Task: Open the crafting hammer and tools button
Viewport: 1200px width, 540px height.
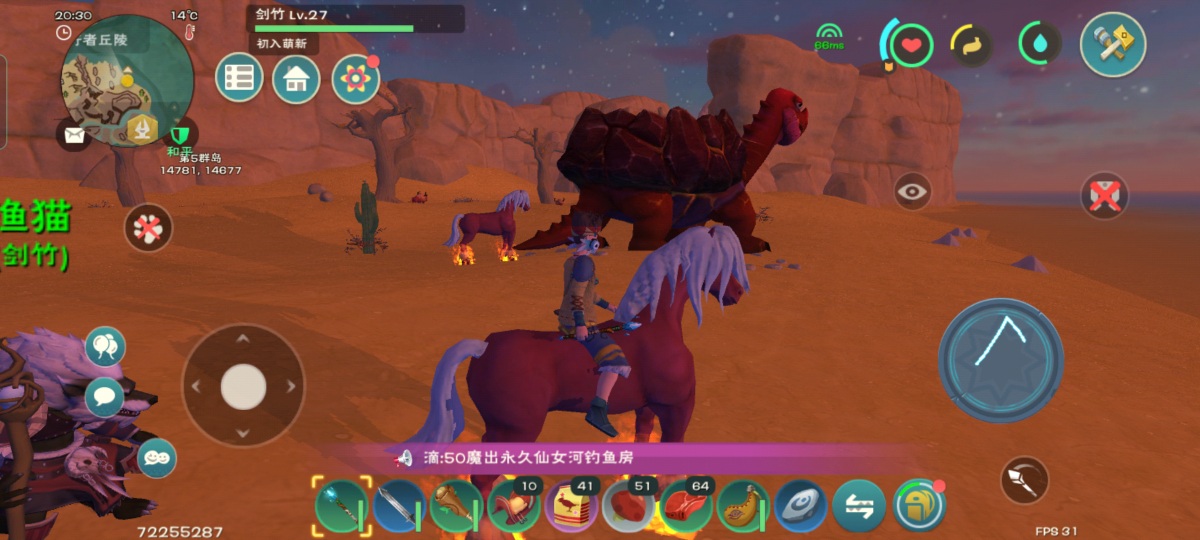Action: 1112,44
